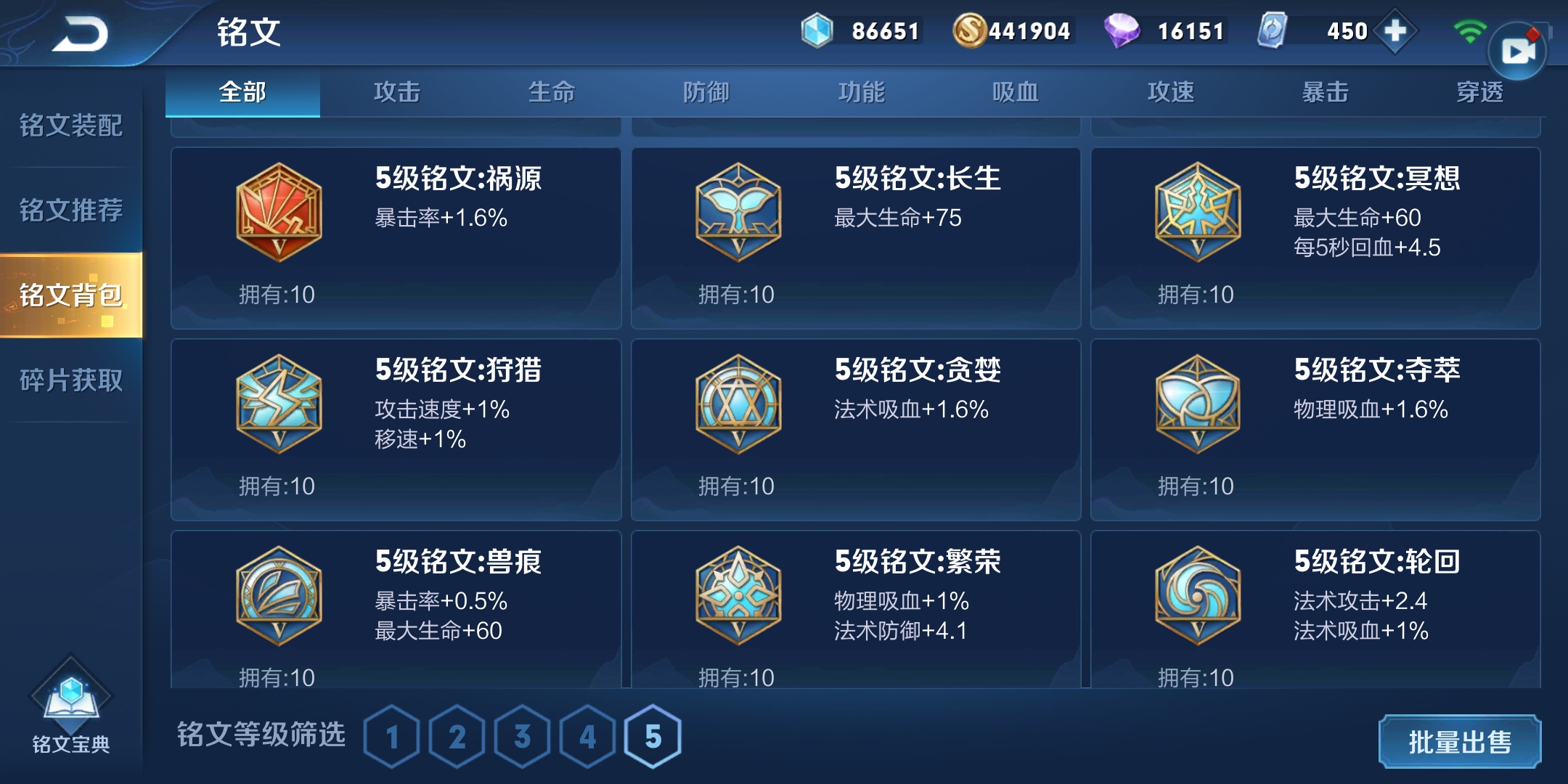Switch to the 吸血 tab
This screenshot has height=784, width=1568.
coord(1016,92)
